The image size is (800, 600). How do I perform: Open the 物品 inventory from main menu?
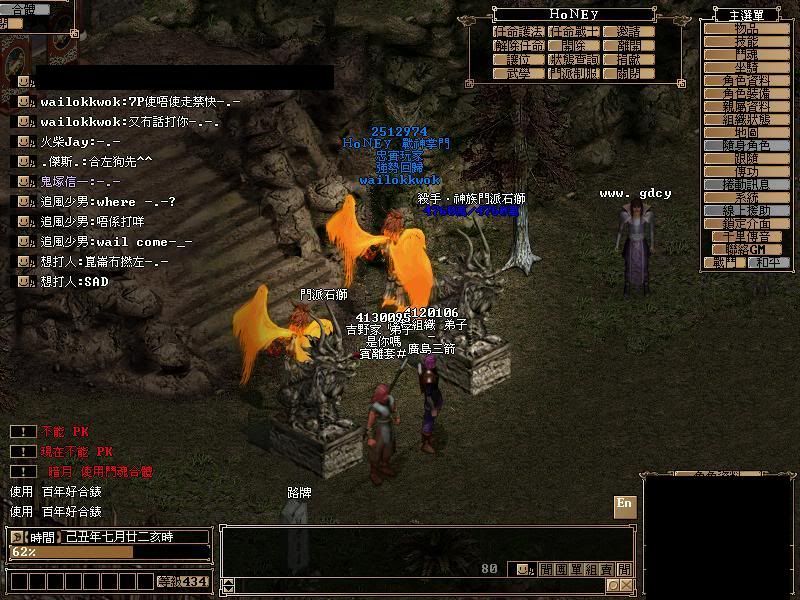pos(746,29)
